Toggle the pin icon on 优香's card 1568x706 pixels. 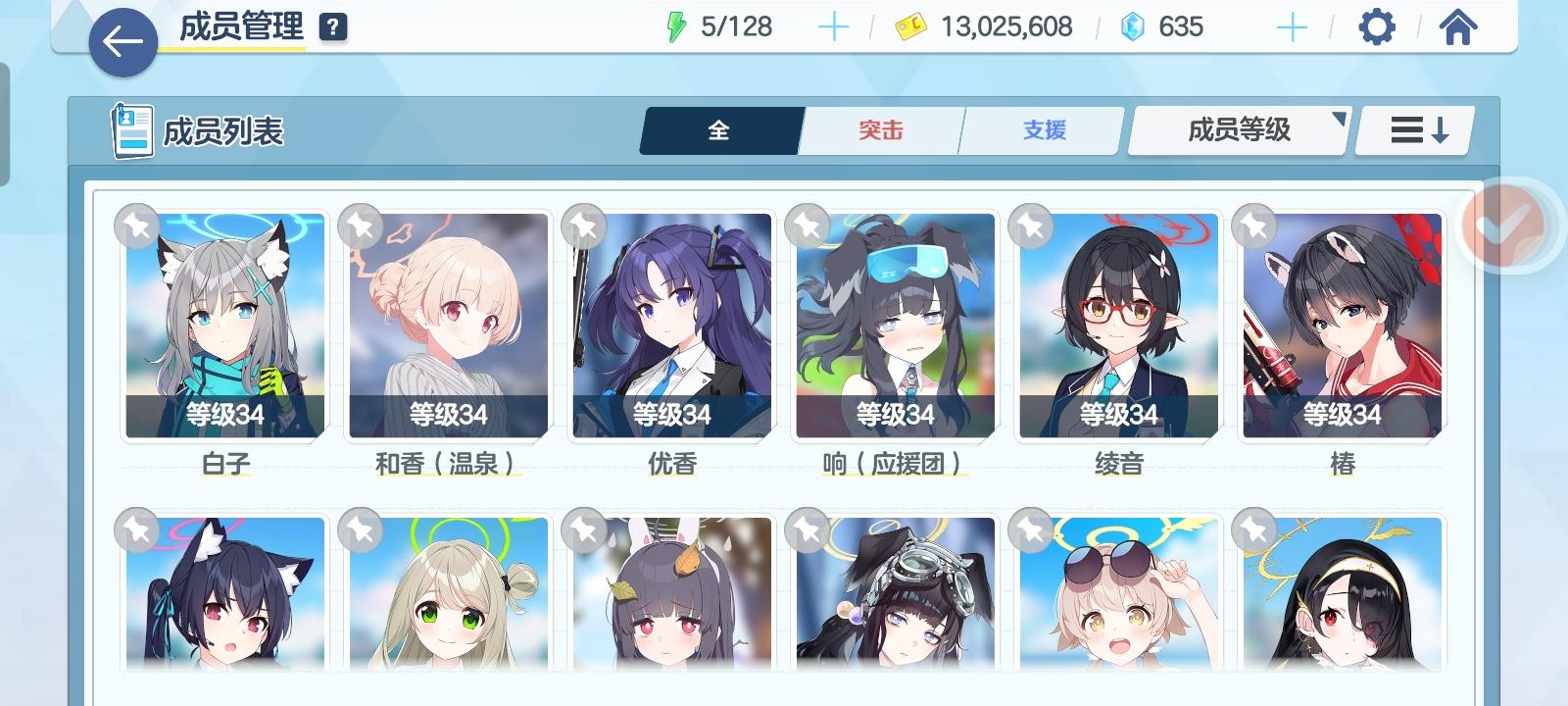[582, 227]
